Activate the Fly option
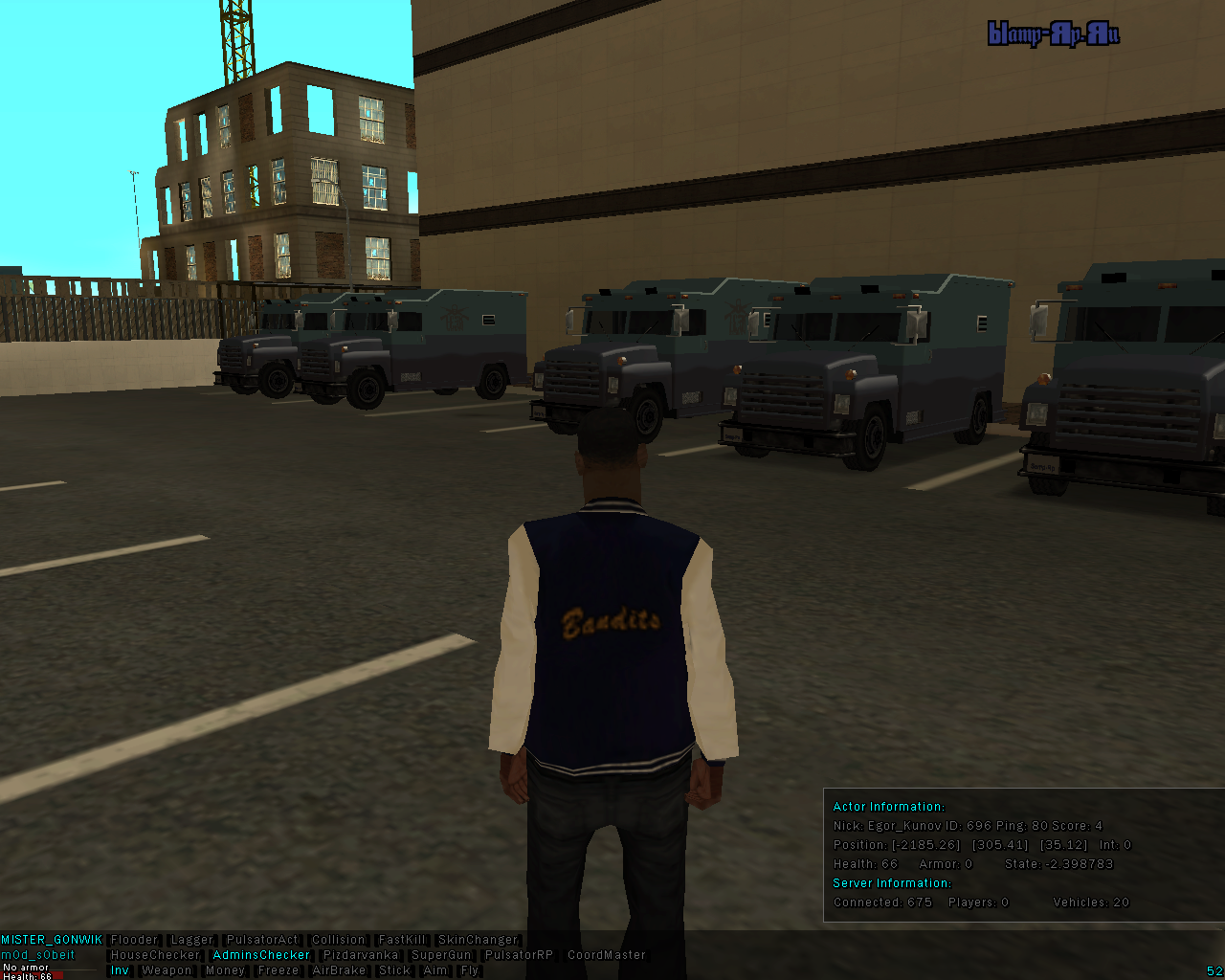This screenshot has width=1225, height=980. tap(469, 970)
